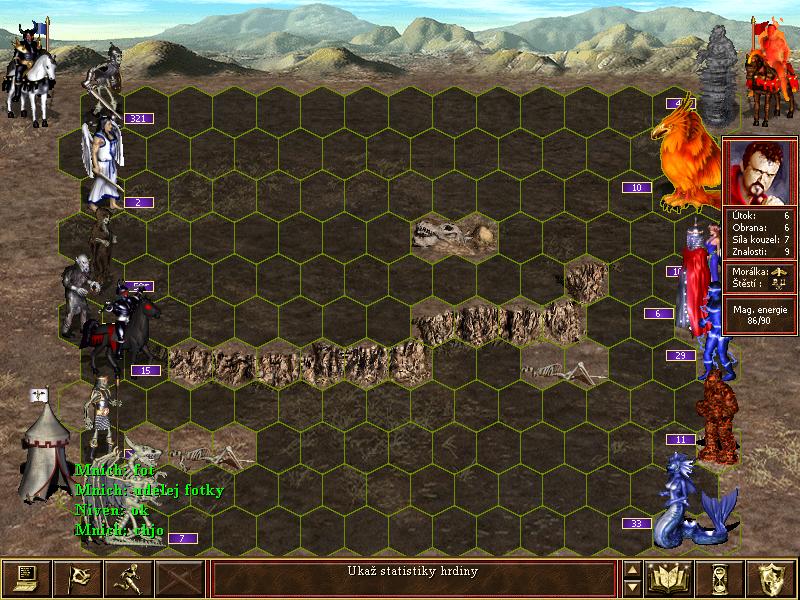
Task: Select the phoenix stack numbered 10
Action: click(688, 150)
